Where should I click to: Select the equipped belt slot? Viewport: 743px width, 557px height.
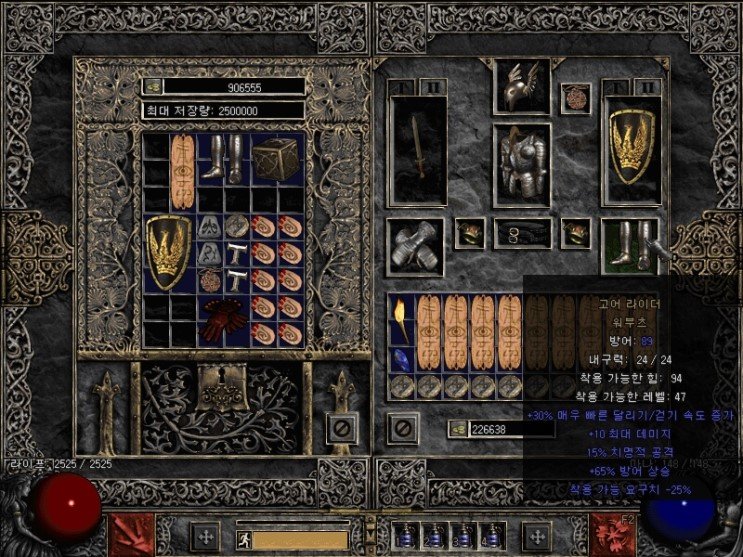click(520, 234)
